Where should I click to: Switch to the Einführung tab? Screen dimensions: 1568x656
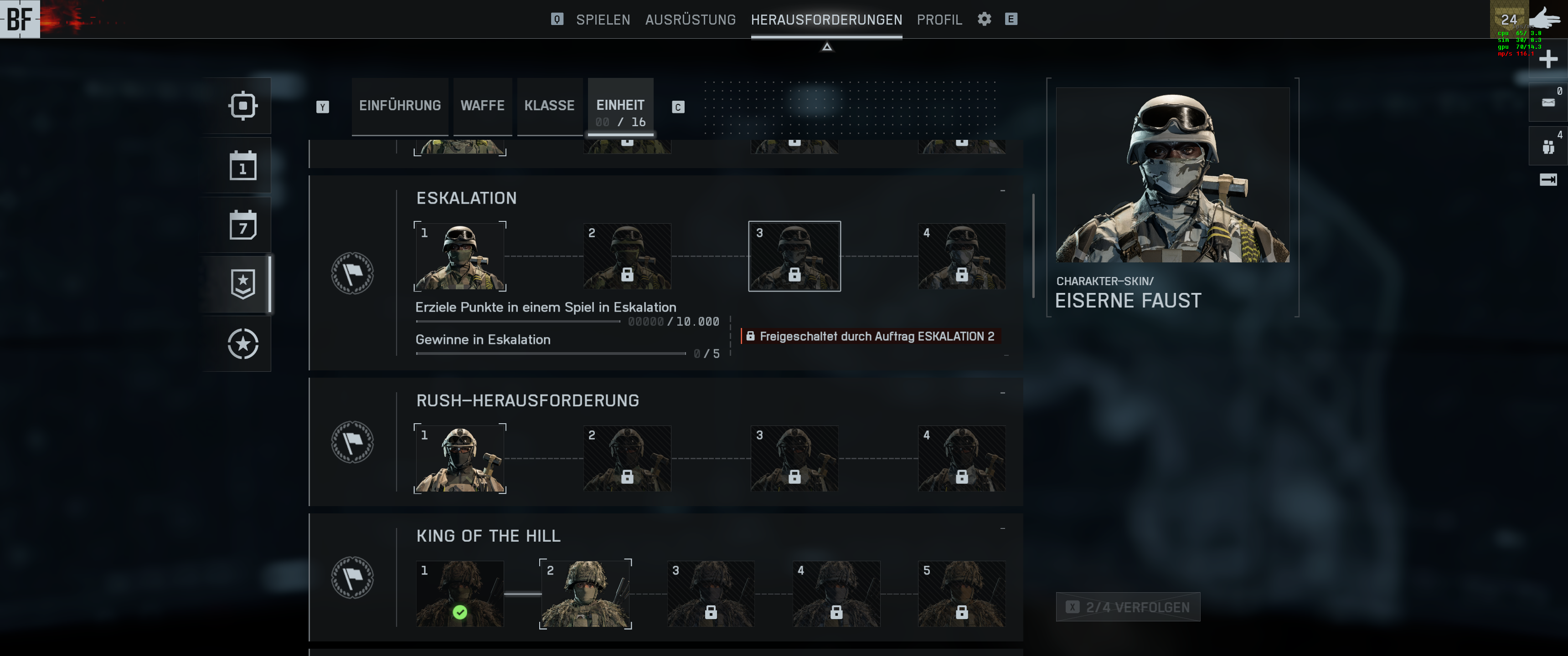[x=399, y=106]
